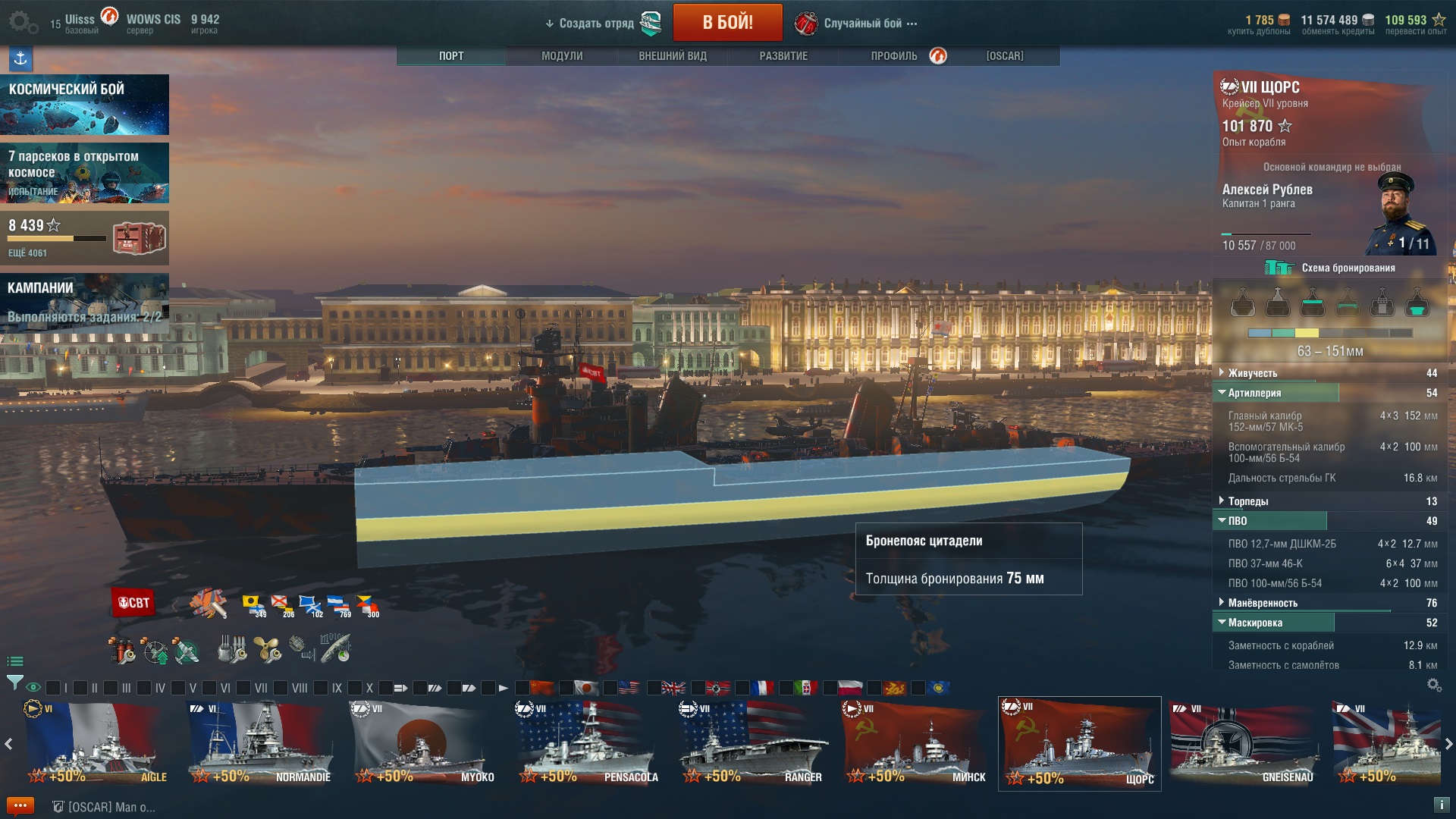Open the [OSCAR] clan tab
Image resolution: width=1456 pixels, height=819 pixels.
click(1005, 56)
